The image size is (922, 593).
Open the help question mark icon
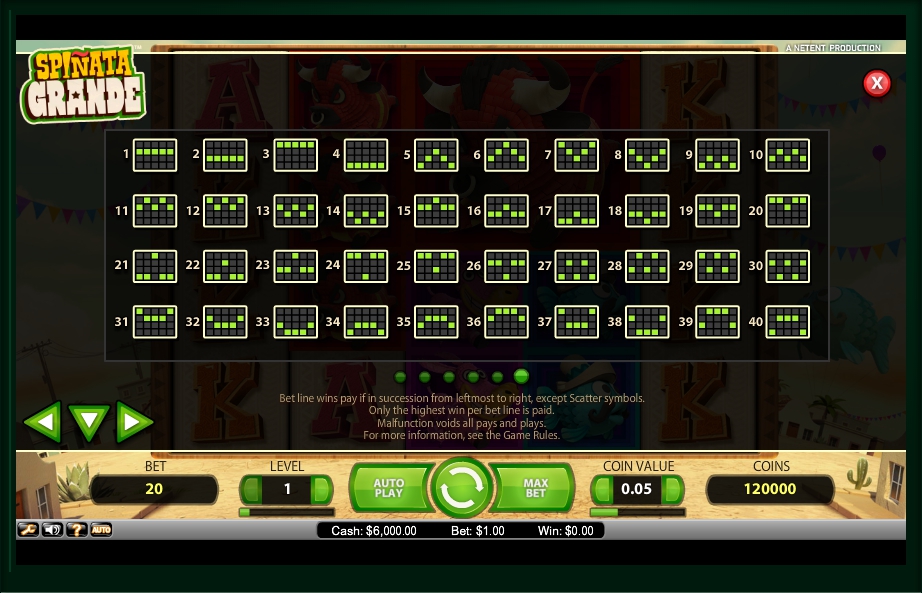click(77, 529)
